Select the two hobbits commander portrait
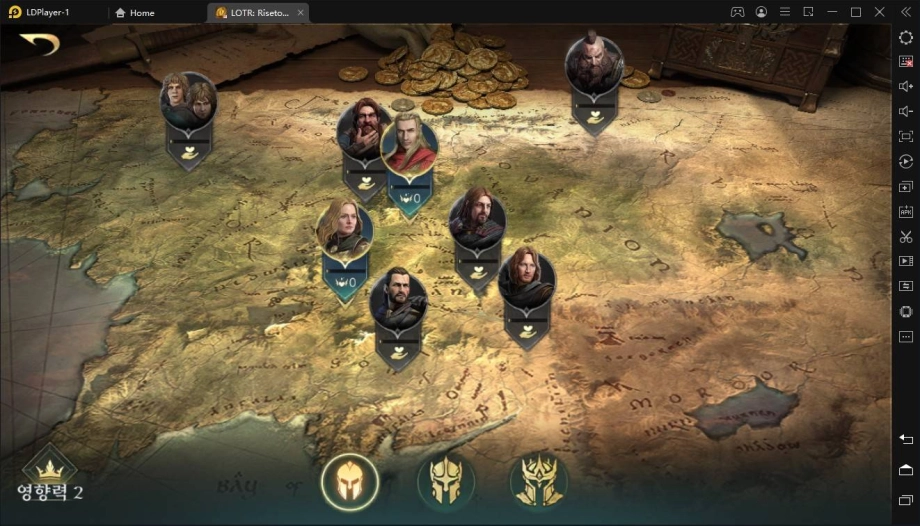920x526 pixels. [188, 99]
